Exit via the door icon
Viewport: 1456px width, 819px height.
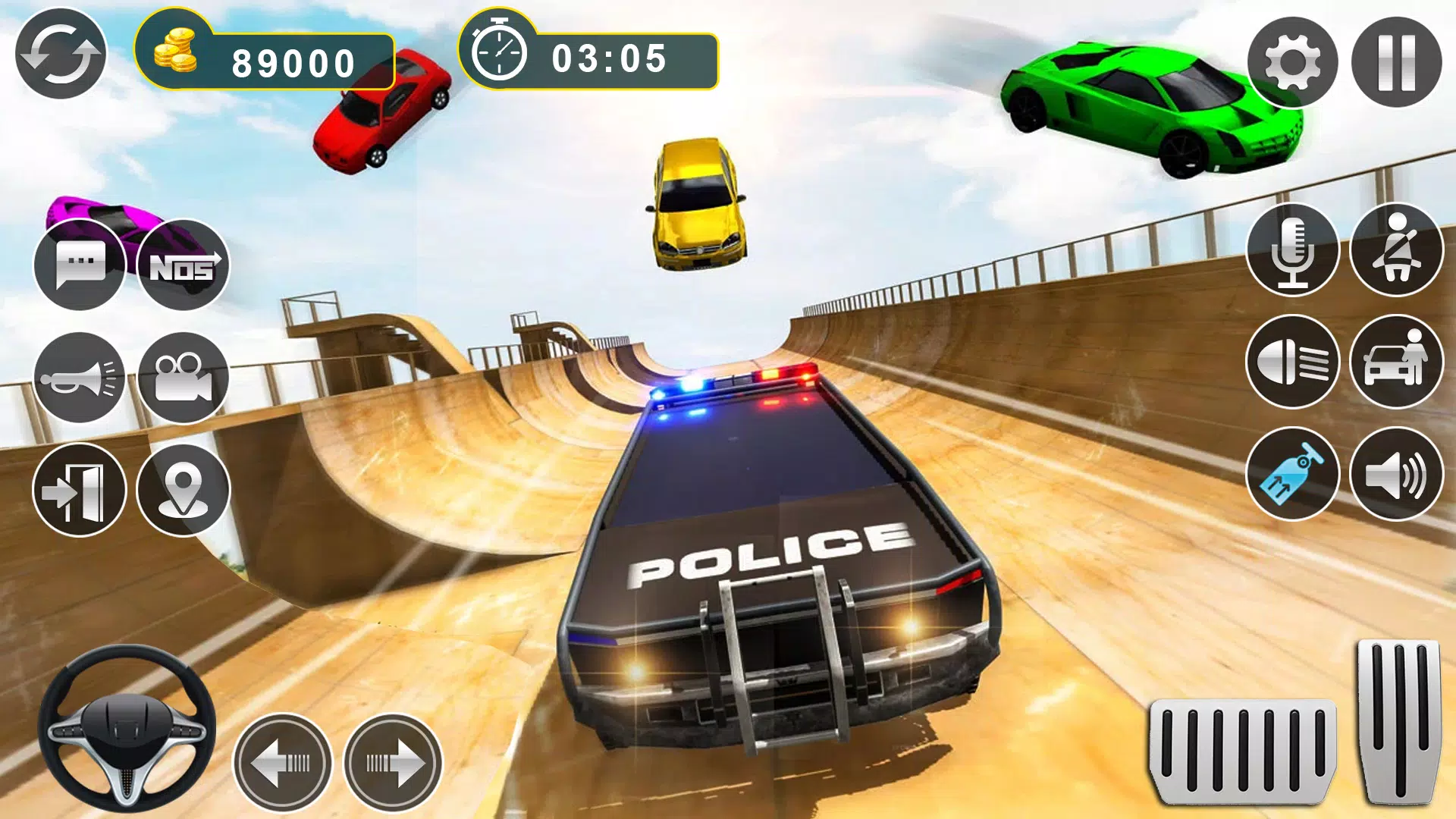point(80,489)
